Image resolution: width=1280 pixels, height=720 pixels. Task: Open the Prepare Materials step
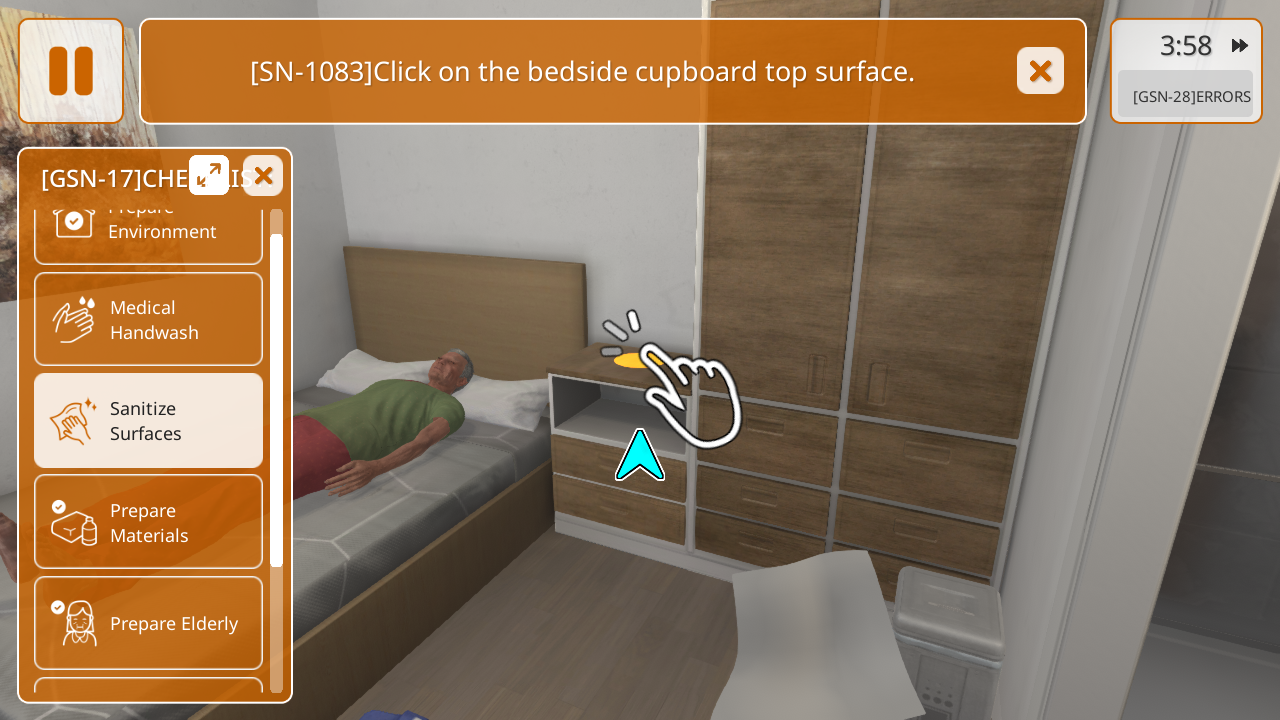(148, 522)
